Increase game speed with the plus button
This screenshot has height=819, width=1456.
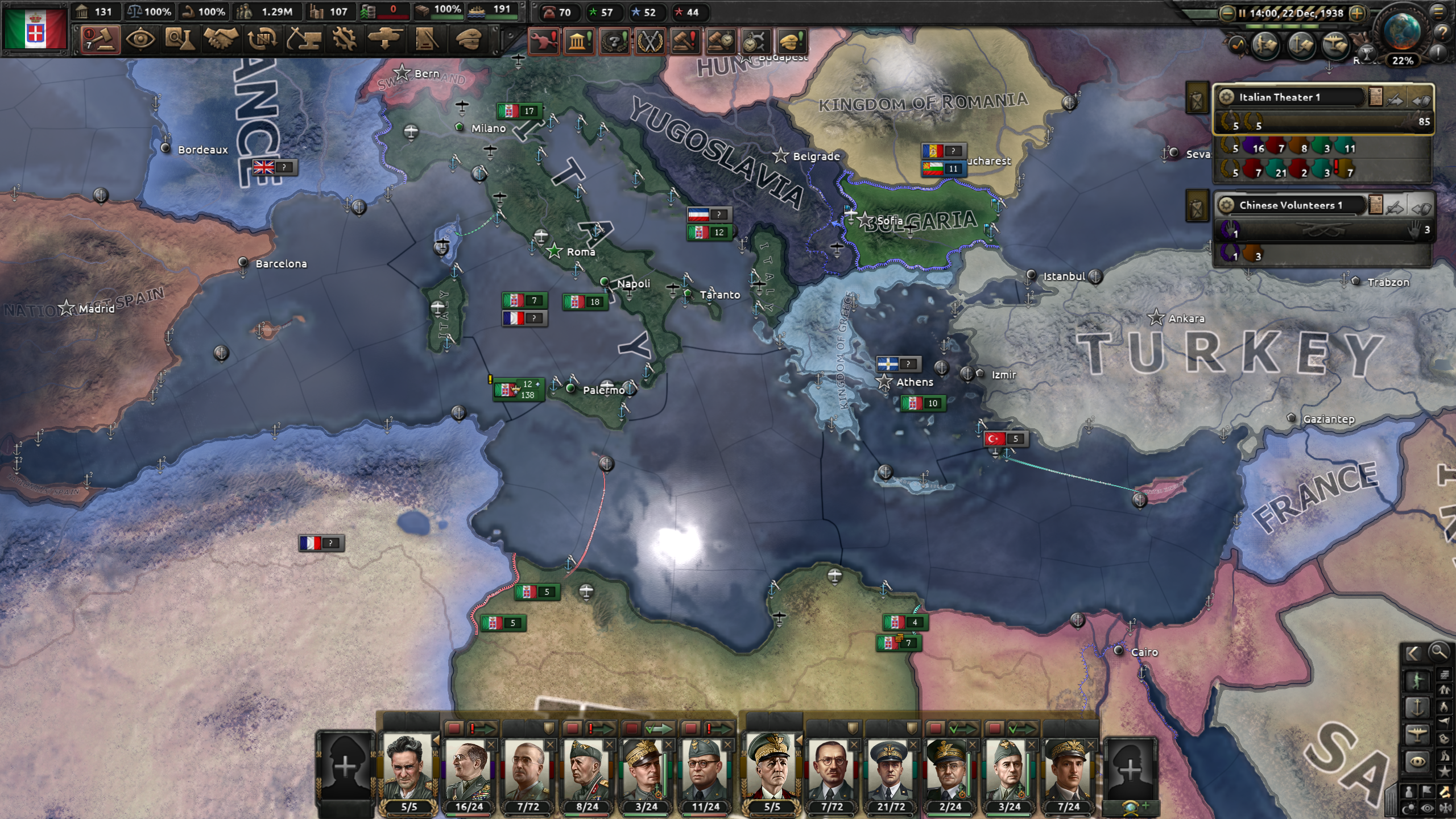click(1358, 13)
